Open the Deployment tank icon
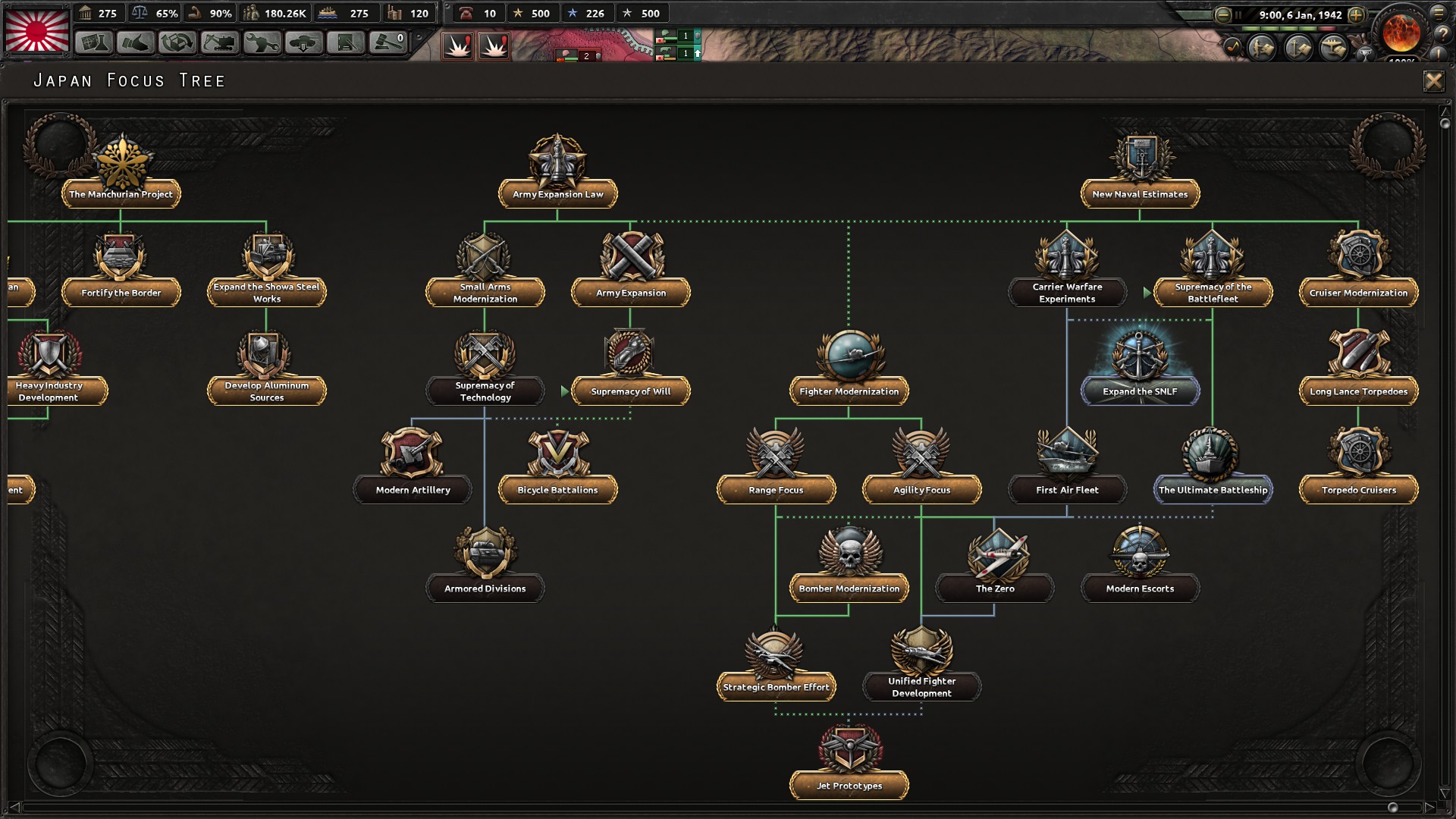The width and height of the screenshot is (1456, 819). [303, 42]
